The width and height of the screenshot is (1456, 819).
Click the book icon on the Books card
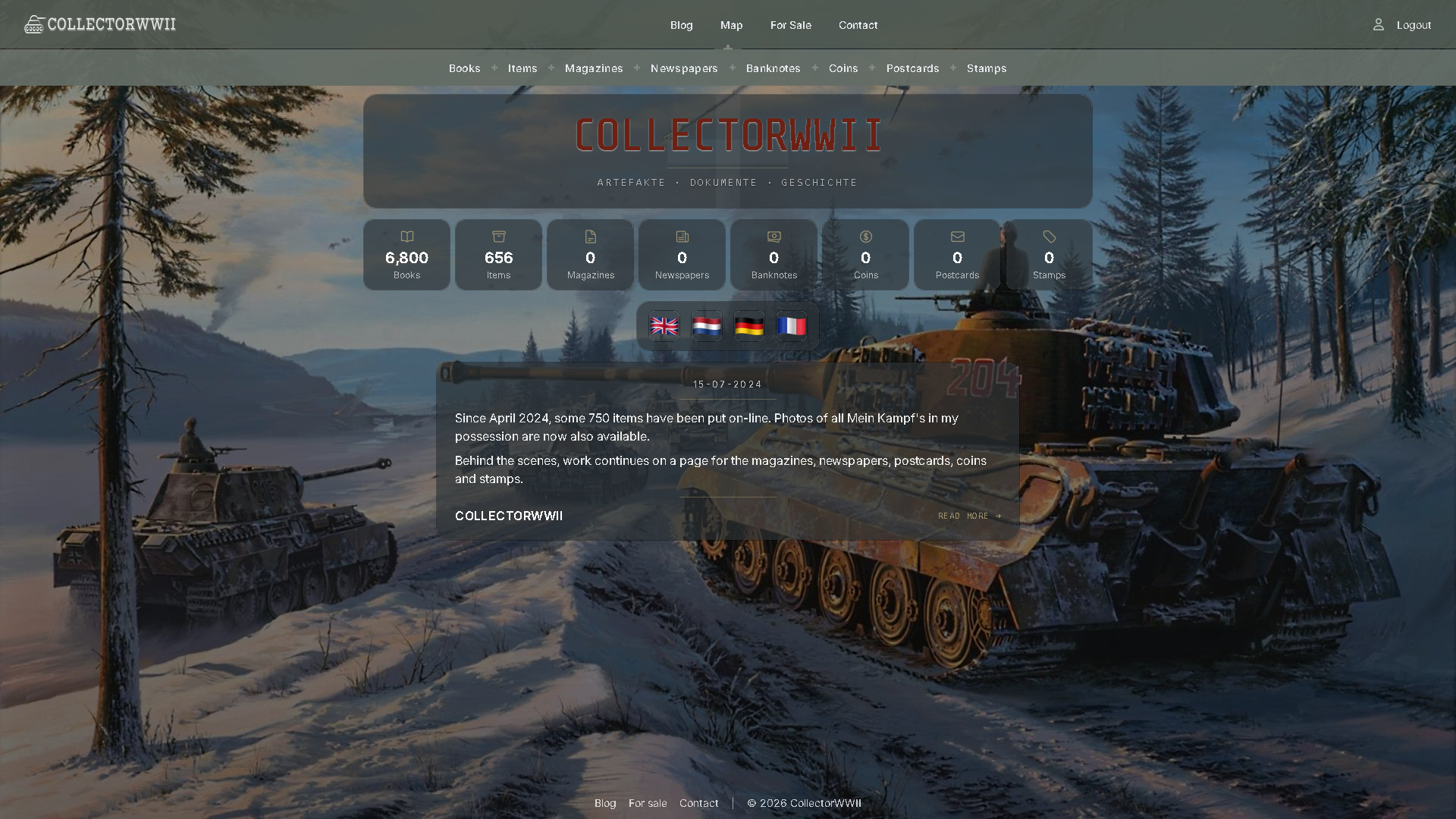pos(408,237)
